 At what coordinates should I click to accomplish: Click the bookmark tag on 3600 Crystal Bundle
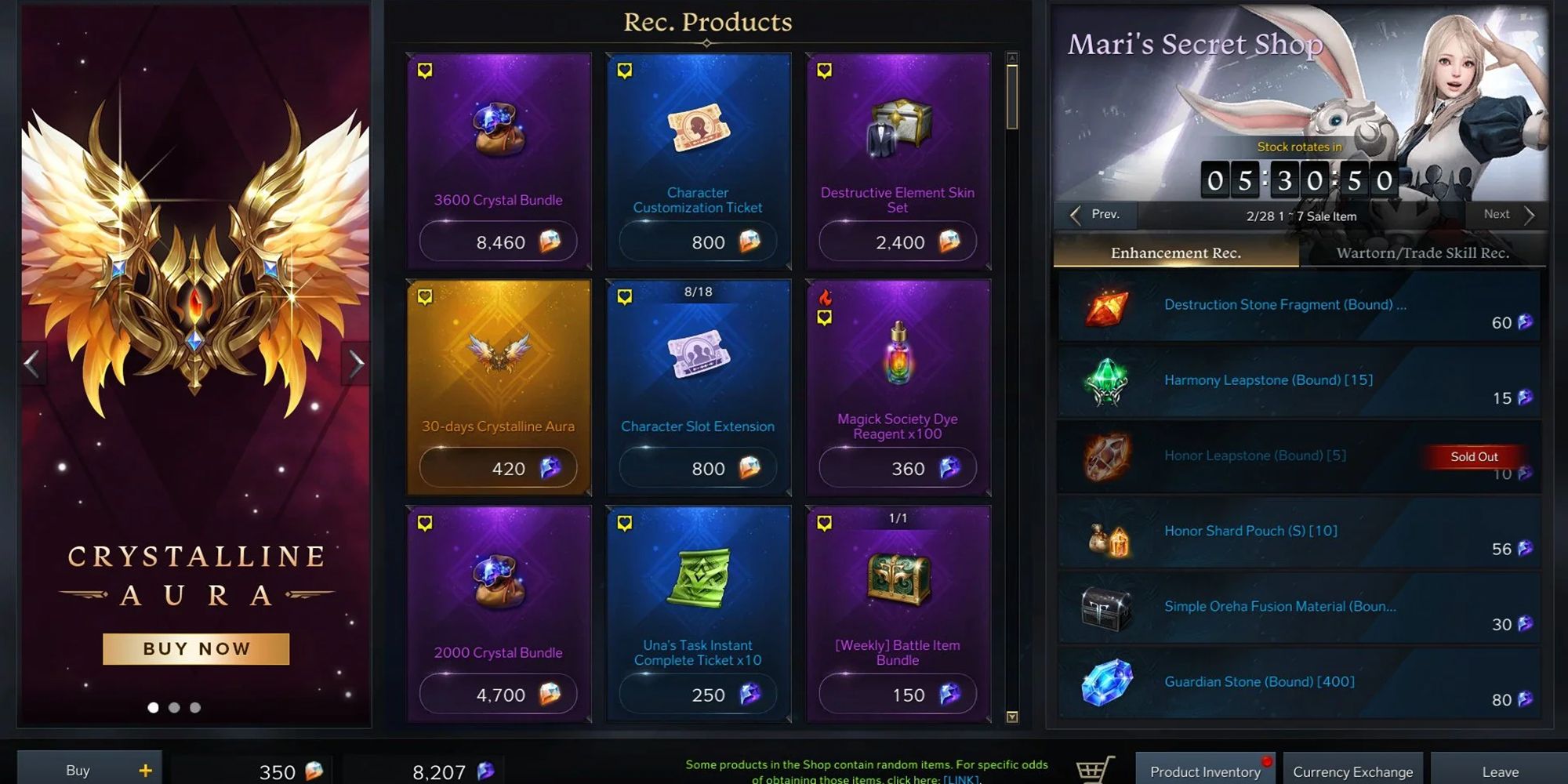(423, 71)
